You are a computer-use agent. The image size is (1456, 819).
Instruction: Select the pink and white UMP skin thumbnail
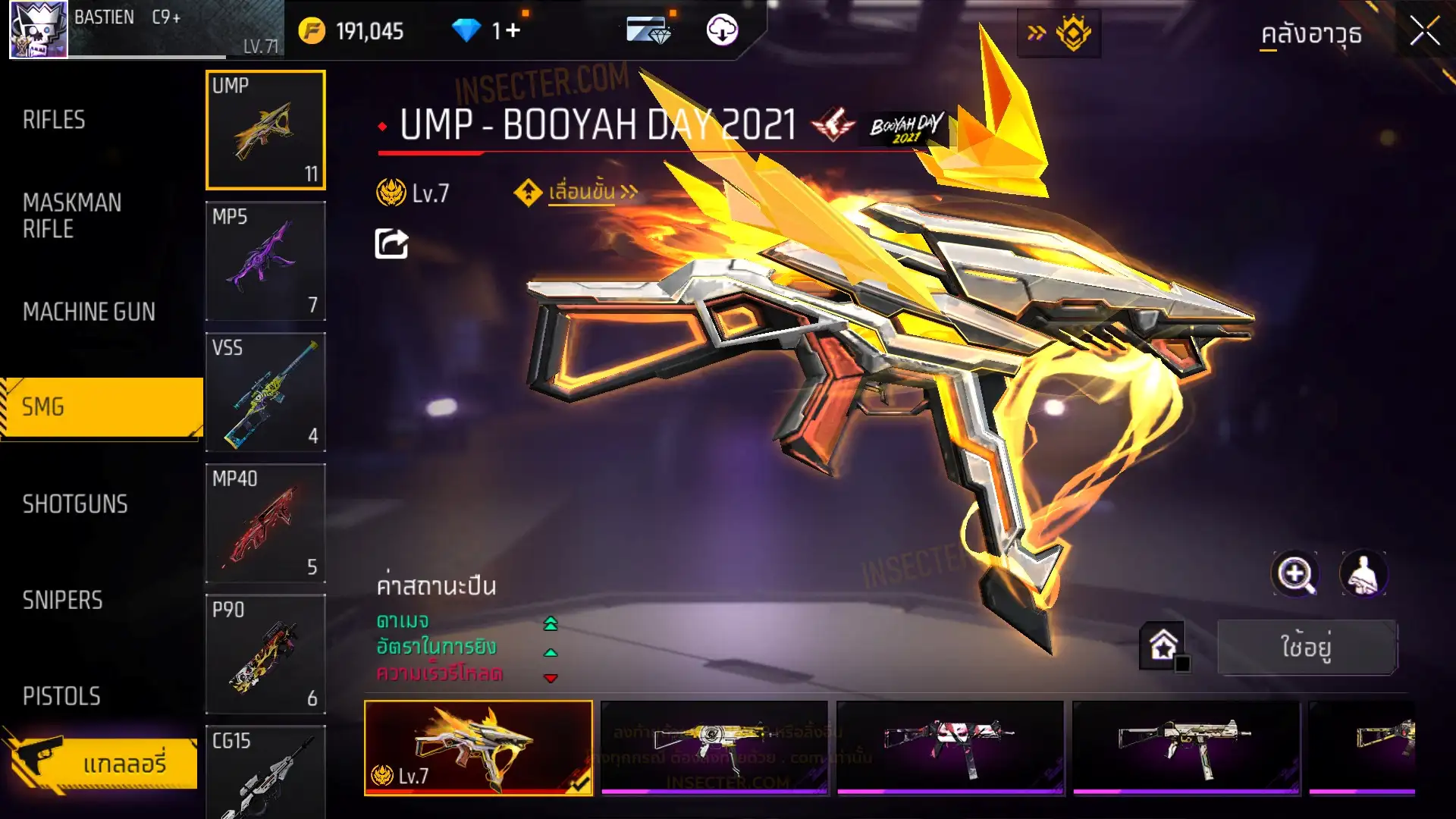pyautogui.click(x=949, y=748)
